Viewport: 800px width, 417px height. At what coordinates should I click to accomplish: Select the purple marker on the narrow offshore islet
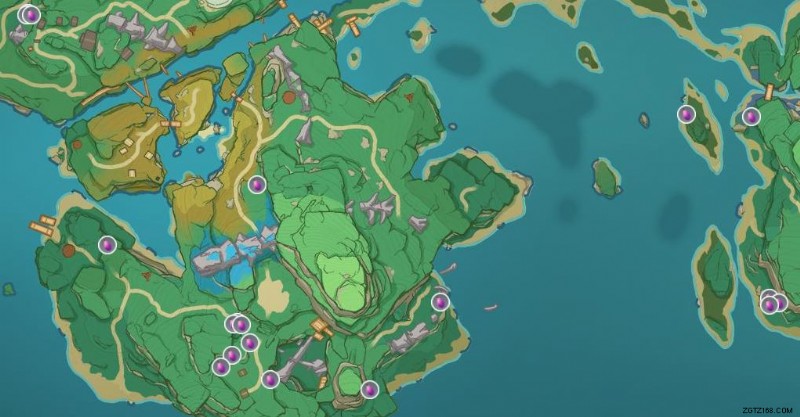coord(686,114)
